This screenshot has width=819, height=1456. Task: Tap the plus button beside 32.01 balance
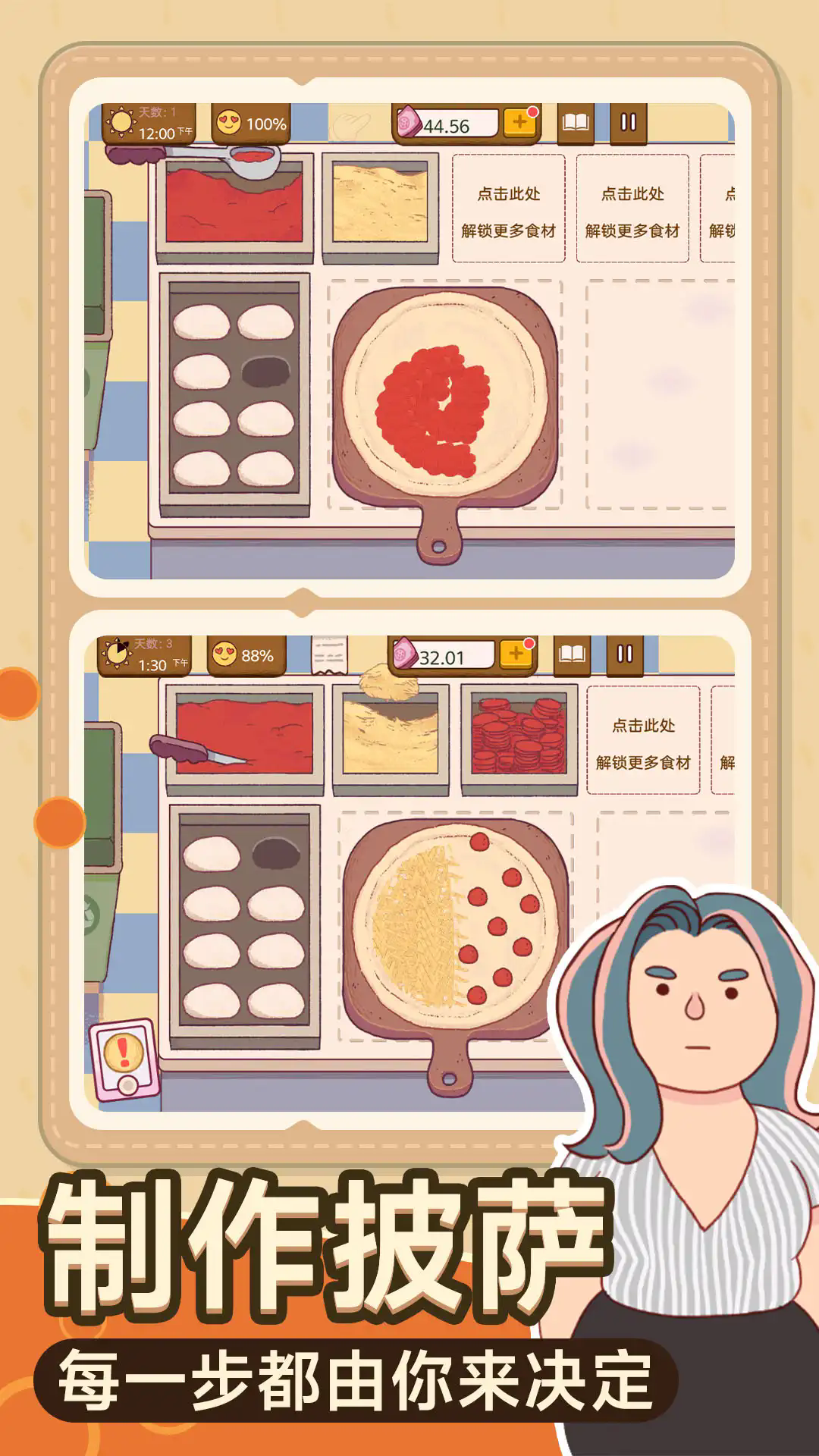pos(516,654)
